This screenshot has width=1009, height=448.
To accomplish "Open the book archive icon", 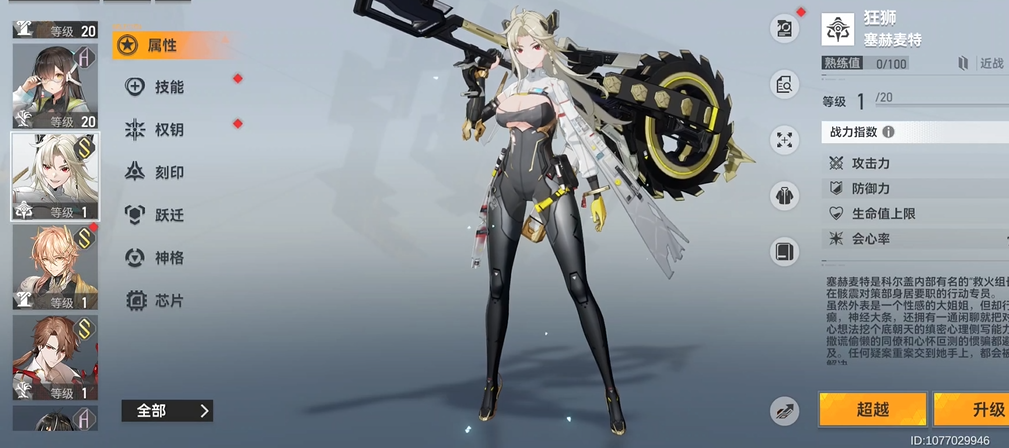I will click(785, 250).
